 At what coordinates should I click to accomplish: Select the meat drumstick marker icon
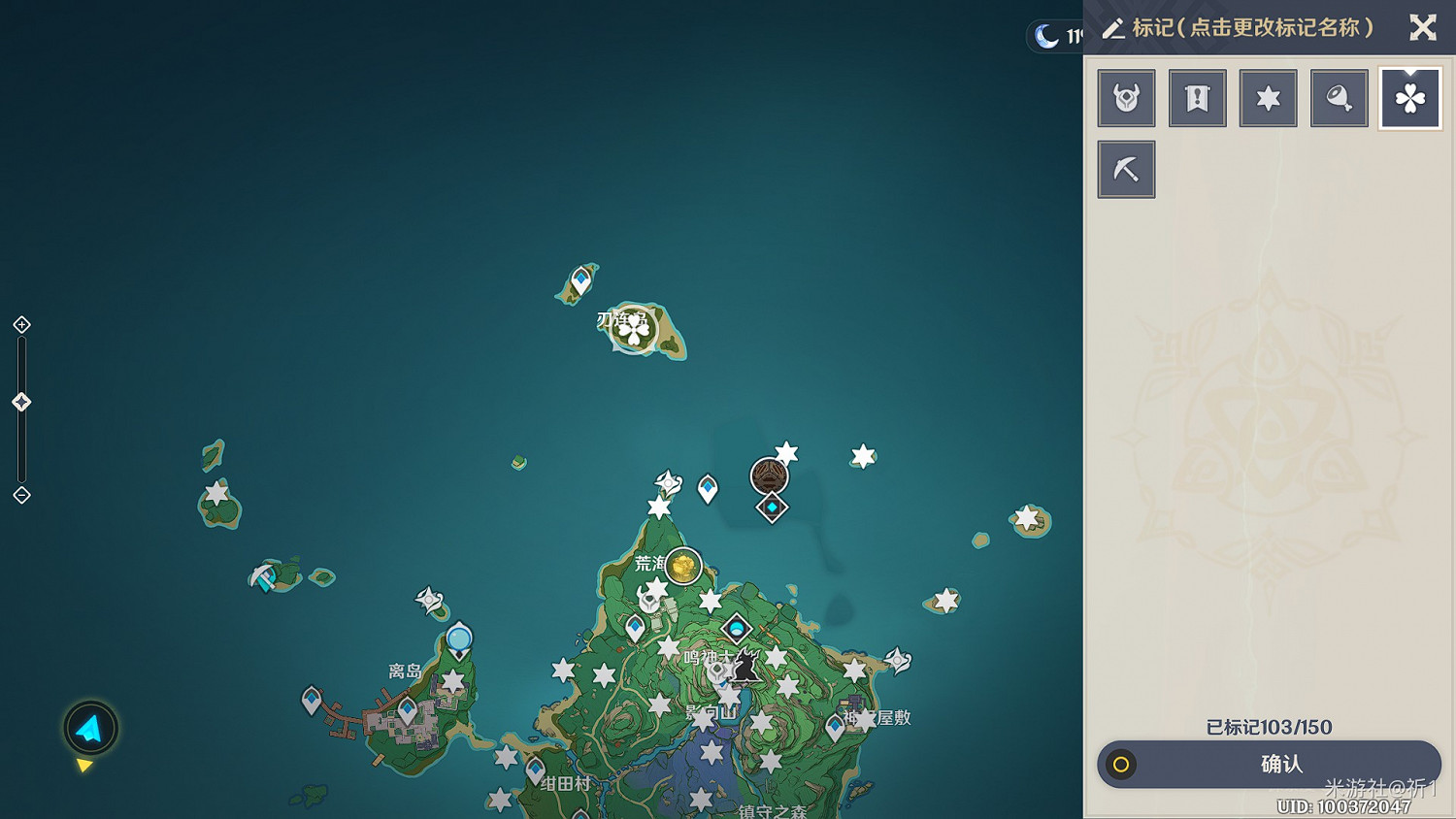1339,98
